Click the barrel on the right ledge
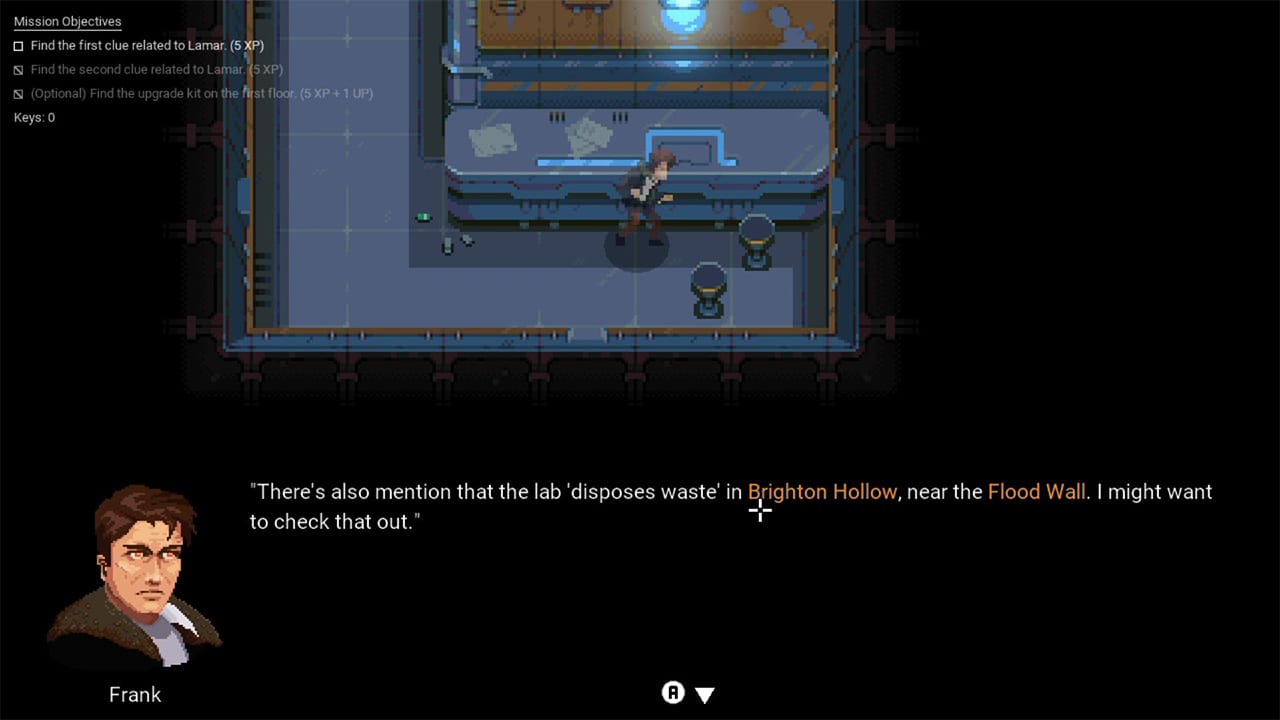This screenshot has height=720, width=1280. [x=755, y=245]
